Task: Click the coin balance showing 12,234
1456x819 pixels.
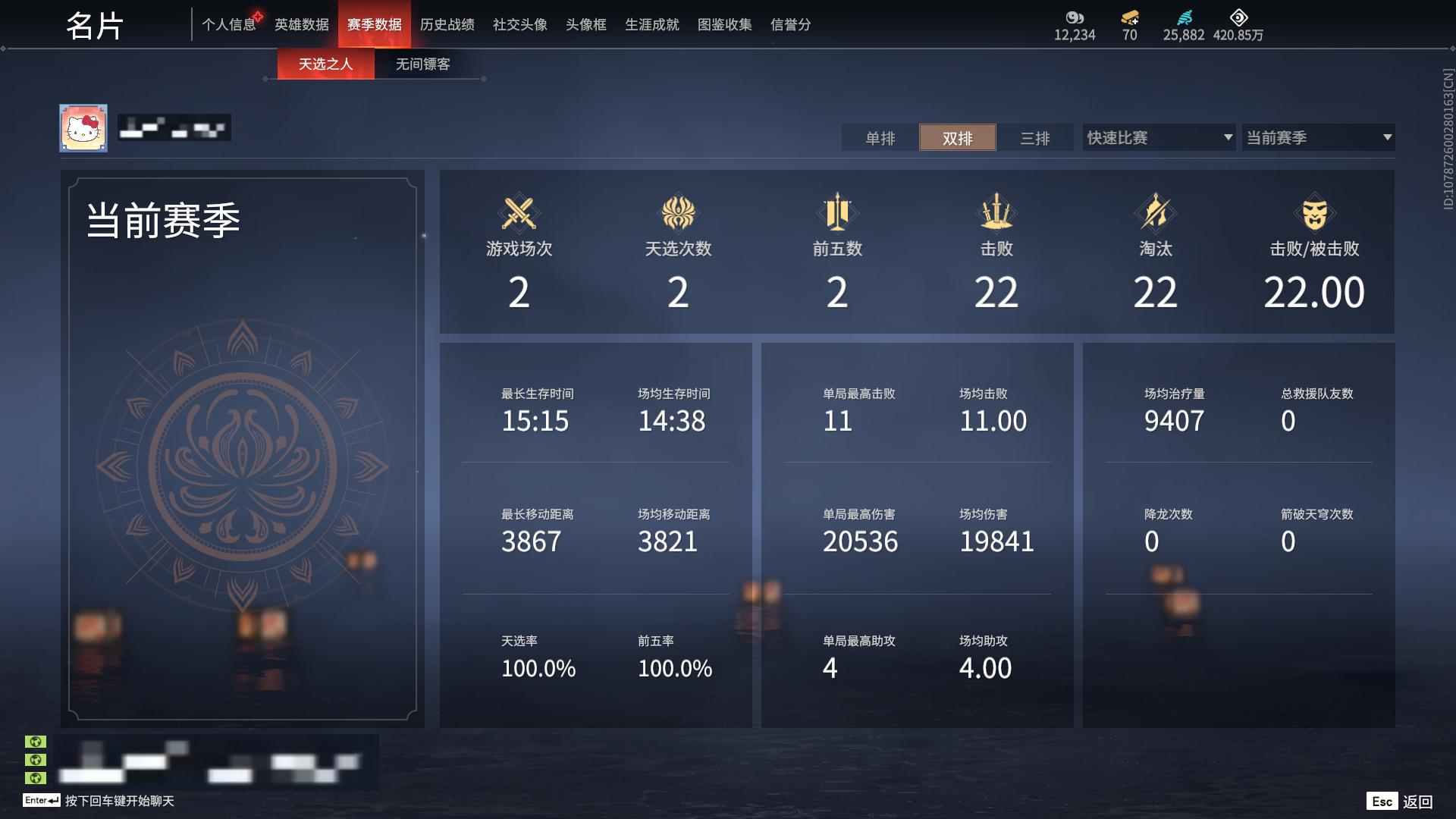Action: click(x=1074, y=34)
